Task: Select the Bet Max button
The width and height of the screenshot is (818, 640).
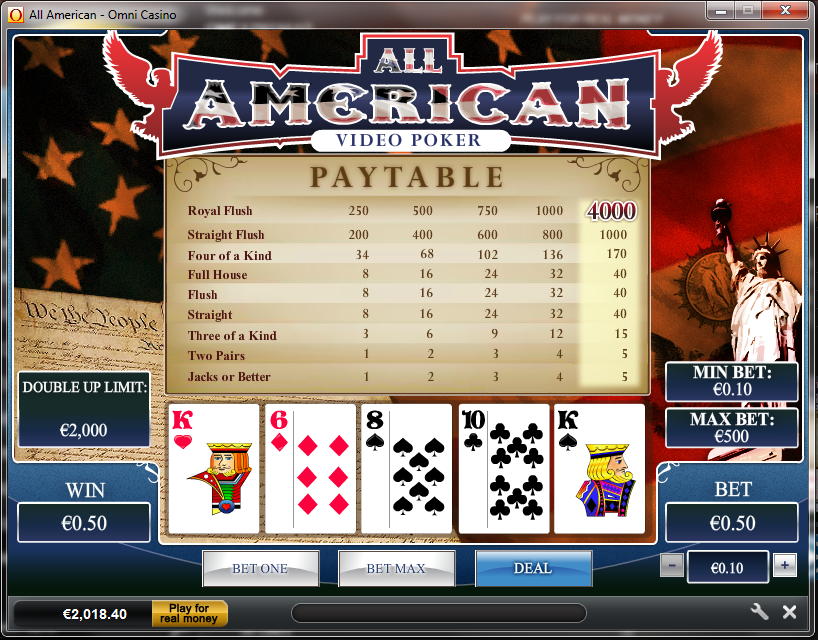Action: point(396,568)
